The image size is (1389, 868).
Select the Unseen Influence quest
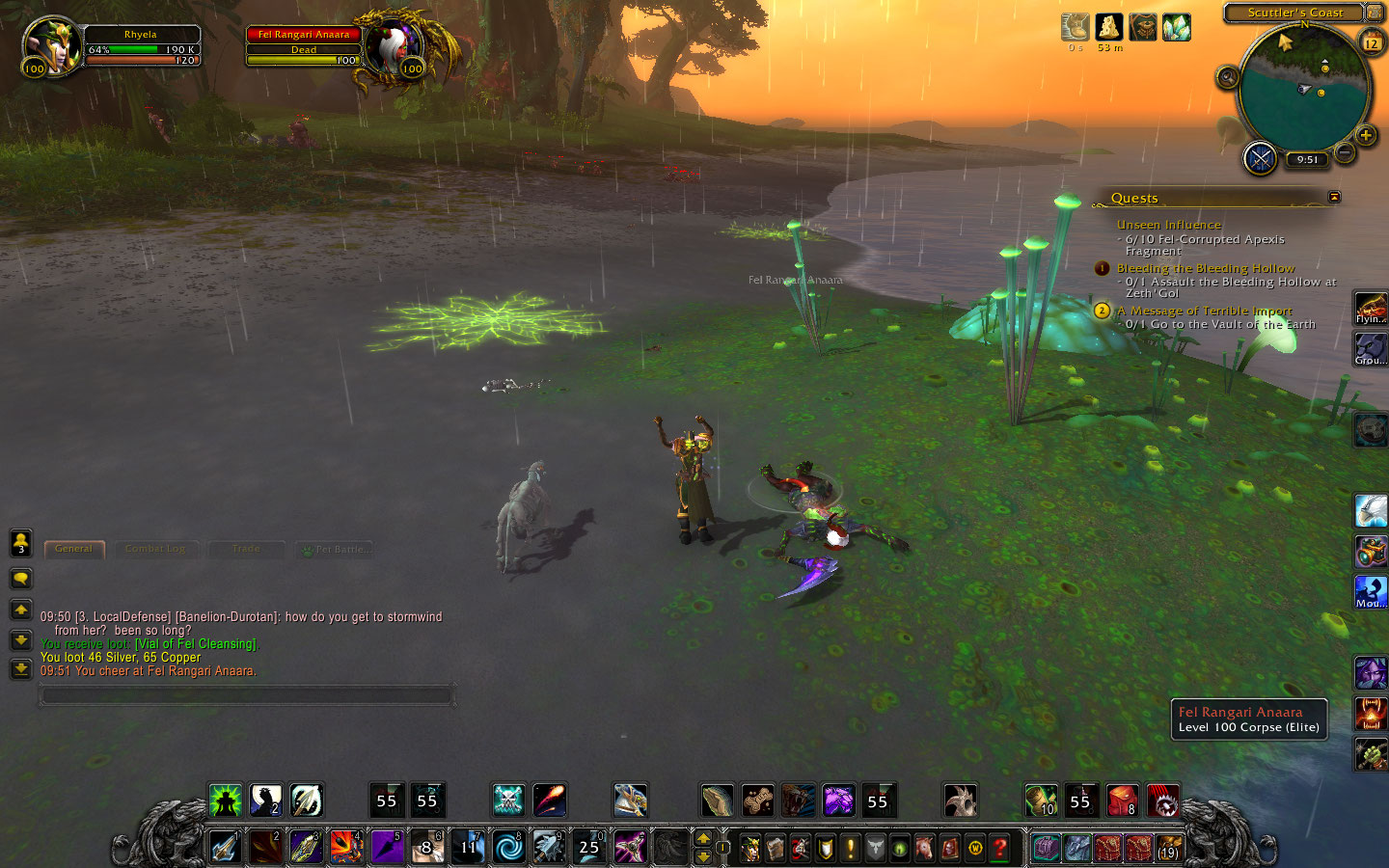coord(1168,225)
